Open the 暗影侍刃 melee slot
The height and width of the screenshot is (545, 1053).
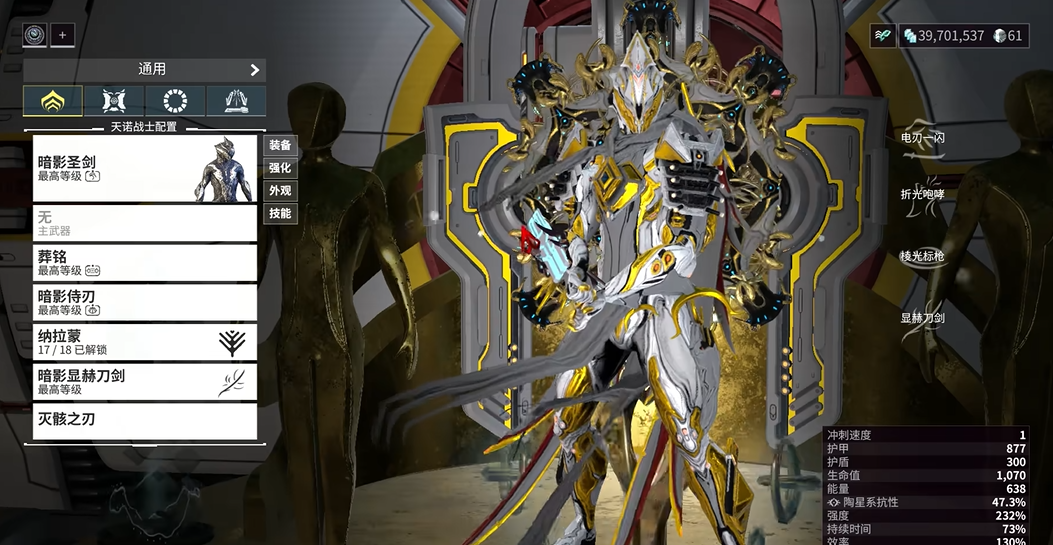pos(145,302)
